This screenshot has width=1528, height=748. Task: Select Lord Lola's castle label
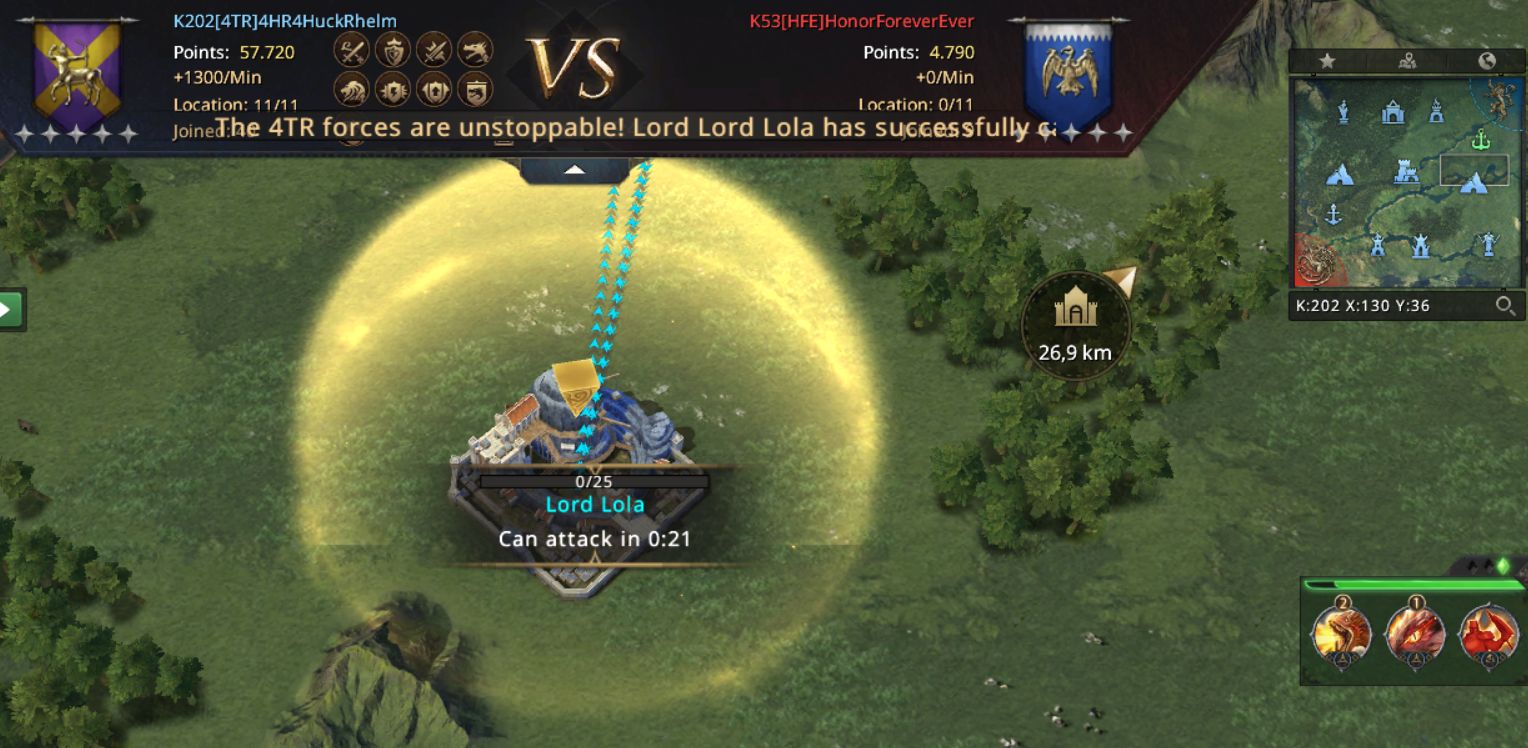(595, 505)
